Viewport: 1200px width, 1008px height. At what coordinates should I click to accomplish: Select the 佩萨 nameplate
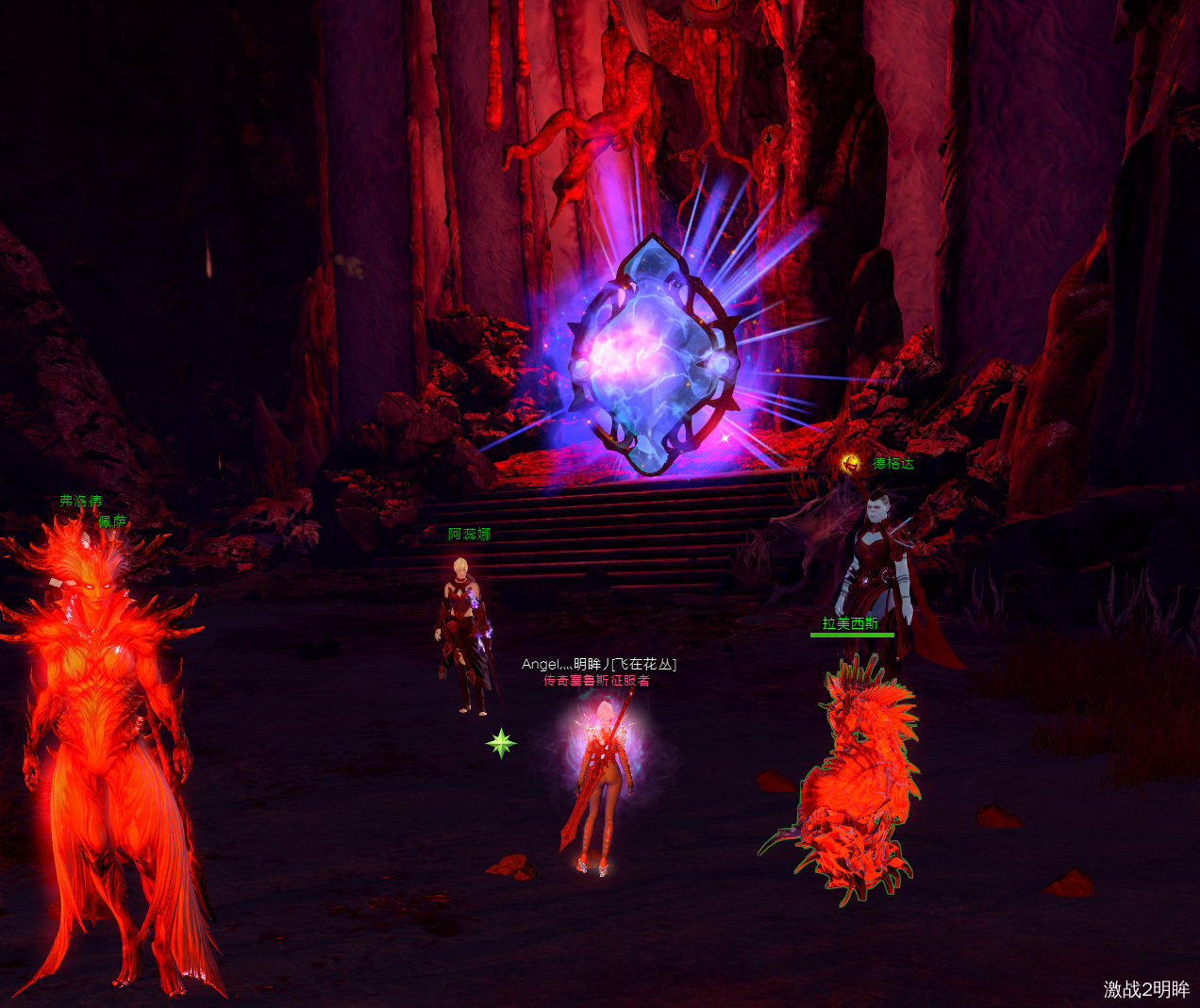[x=112, y=521]
